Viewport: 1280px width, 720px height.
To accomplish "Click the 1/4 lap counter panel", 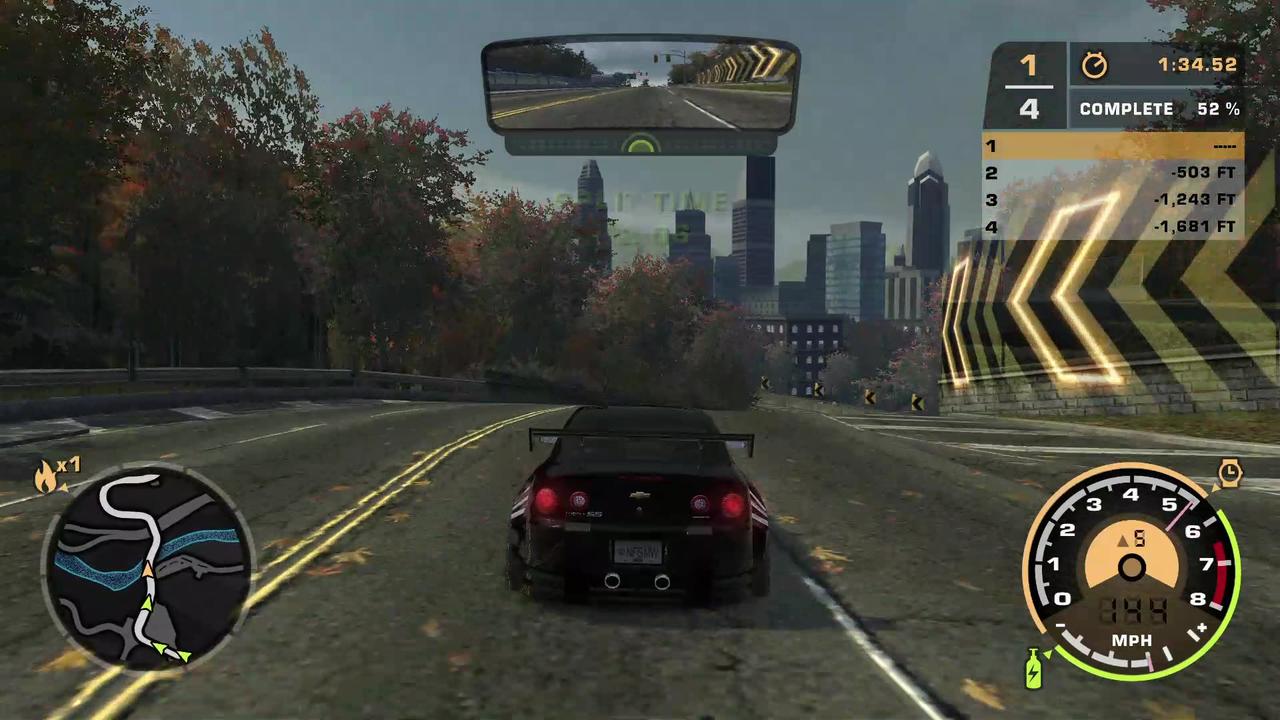I will point(1030,87).
